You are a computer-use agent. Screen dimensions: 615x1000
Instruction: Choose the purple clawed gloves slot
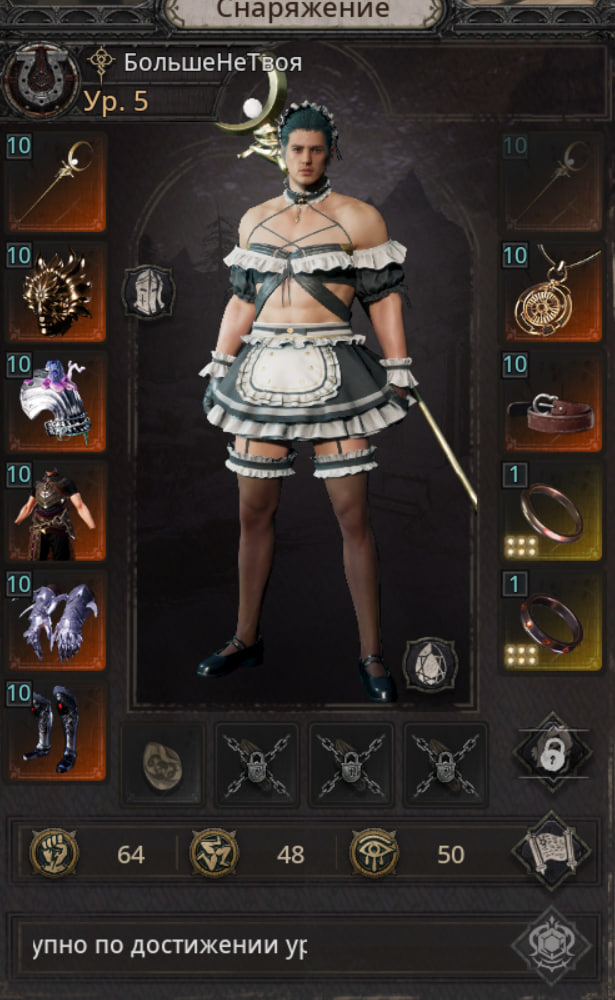[x=56, y=621]
